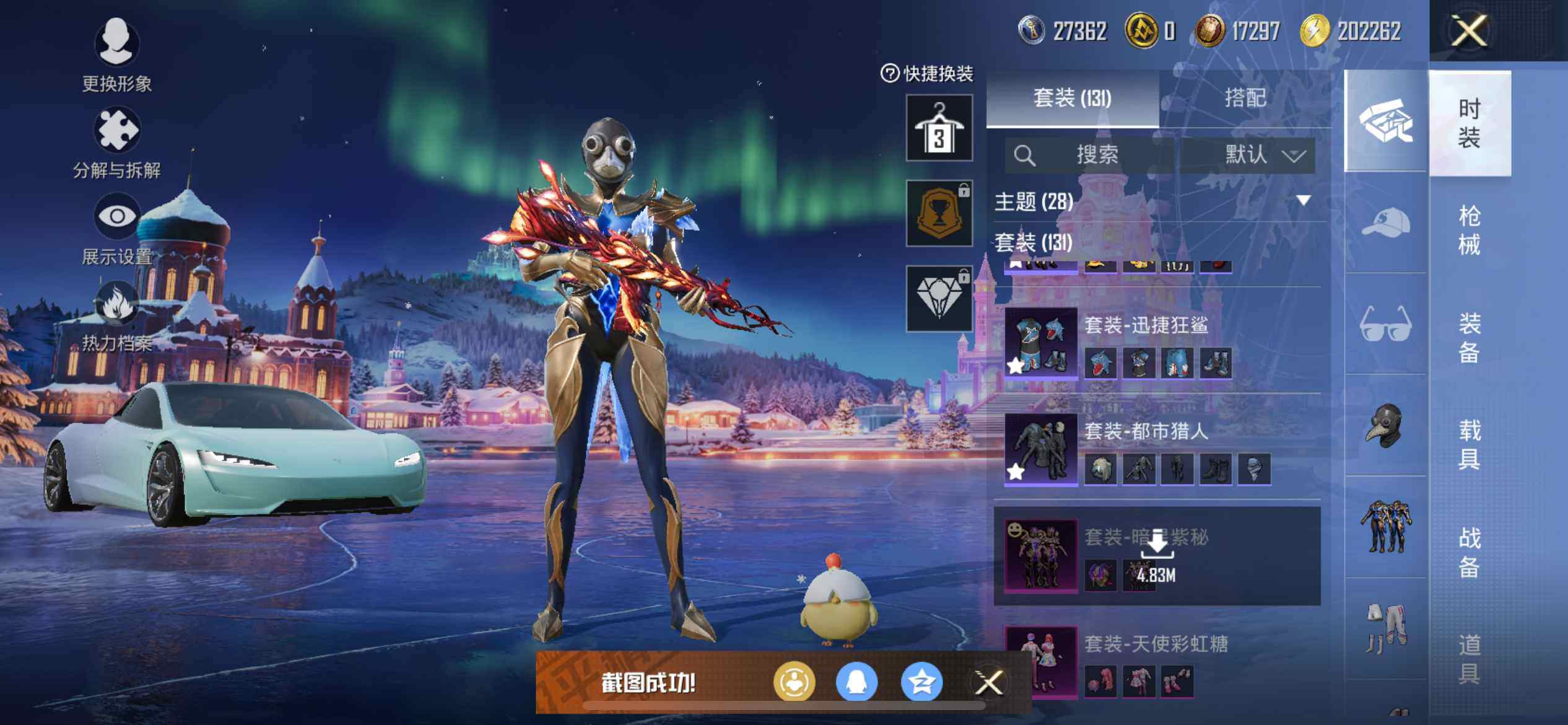Open 分解与拆解 dismantle menu

point(116,141)
